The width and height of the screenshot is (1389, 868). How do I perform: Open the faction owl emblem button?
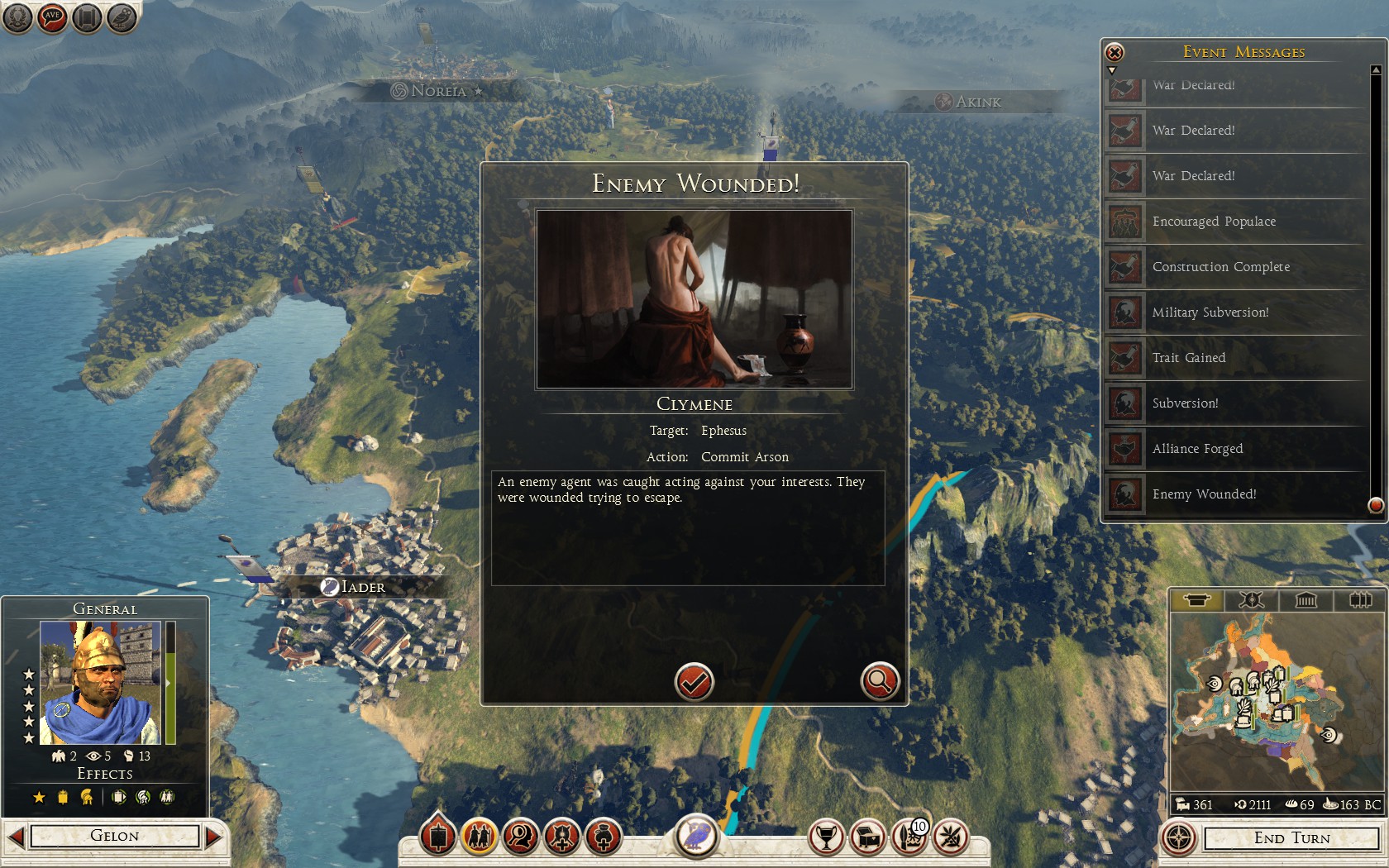coord(696,835)
